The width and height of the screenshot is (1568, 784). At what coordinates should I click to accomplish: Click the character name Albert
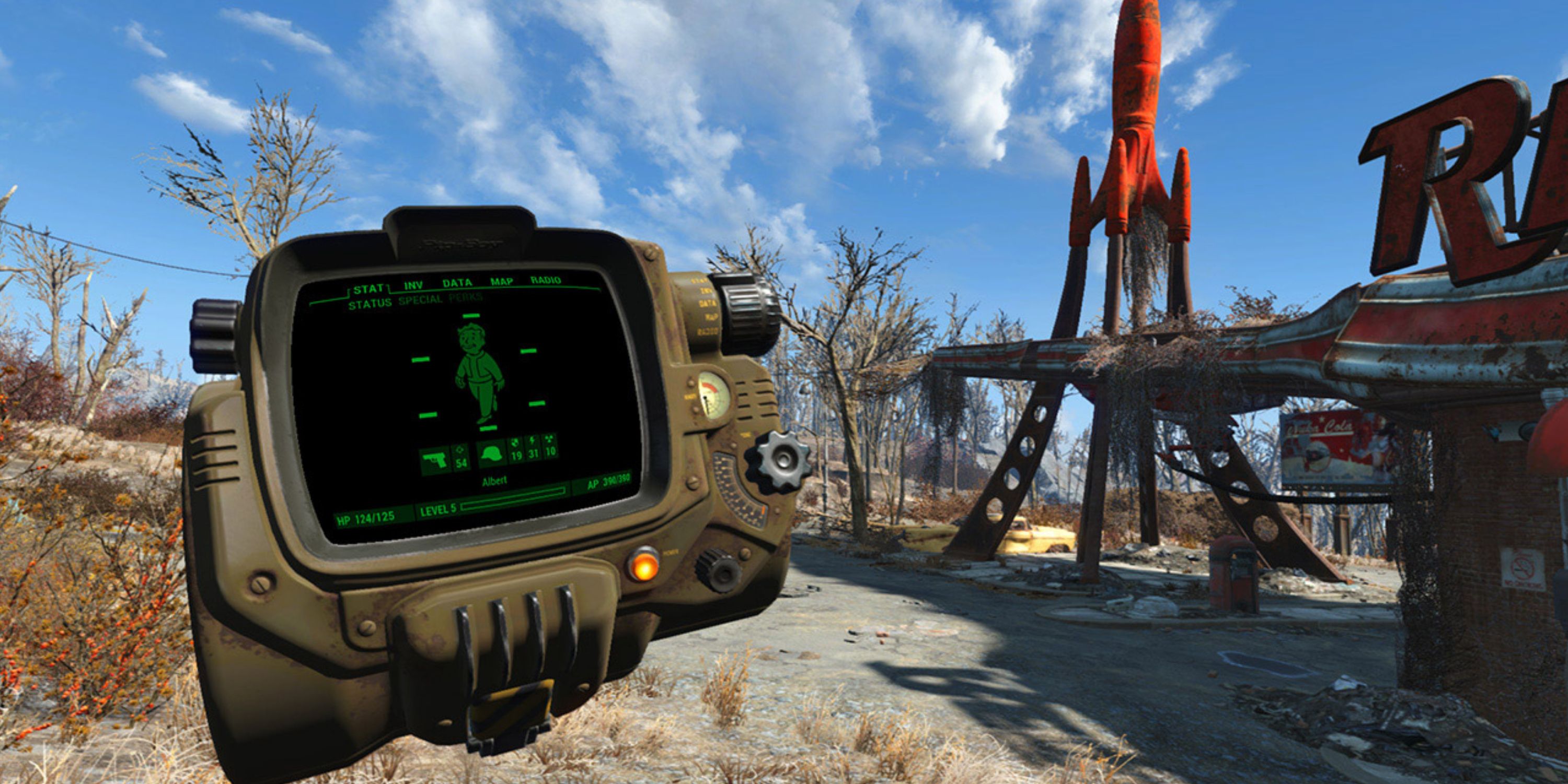click(495, 480)
